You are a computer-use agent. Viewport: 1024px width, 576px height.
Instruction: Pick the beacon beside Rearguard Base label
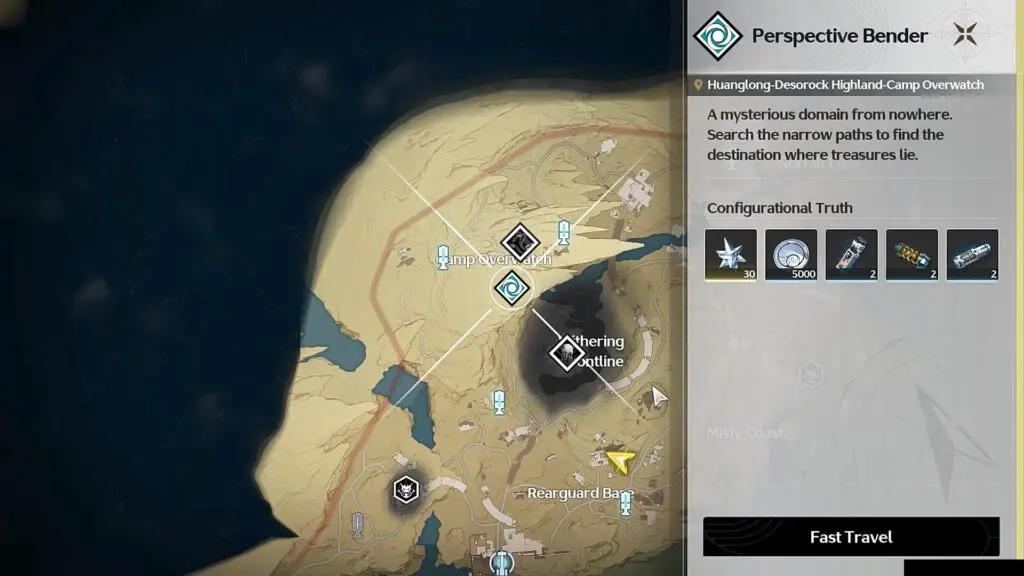626,504
